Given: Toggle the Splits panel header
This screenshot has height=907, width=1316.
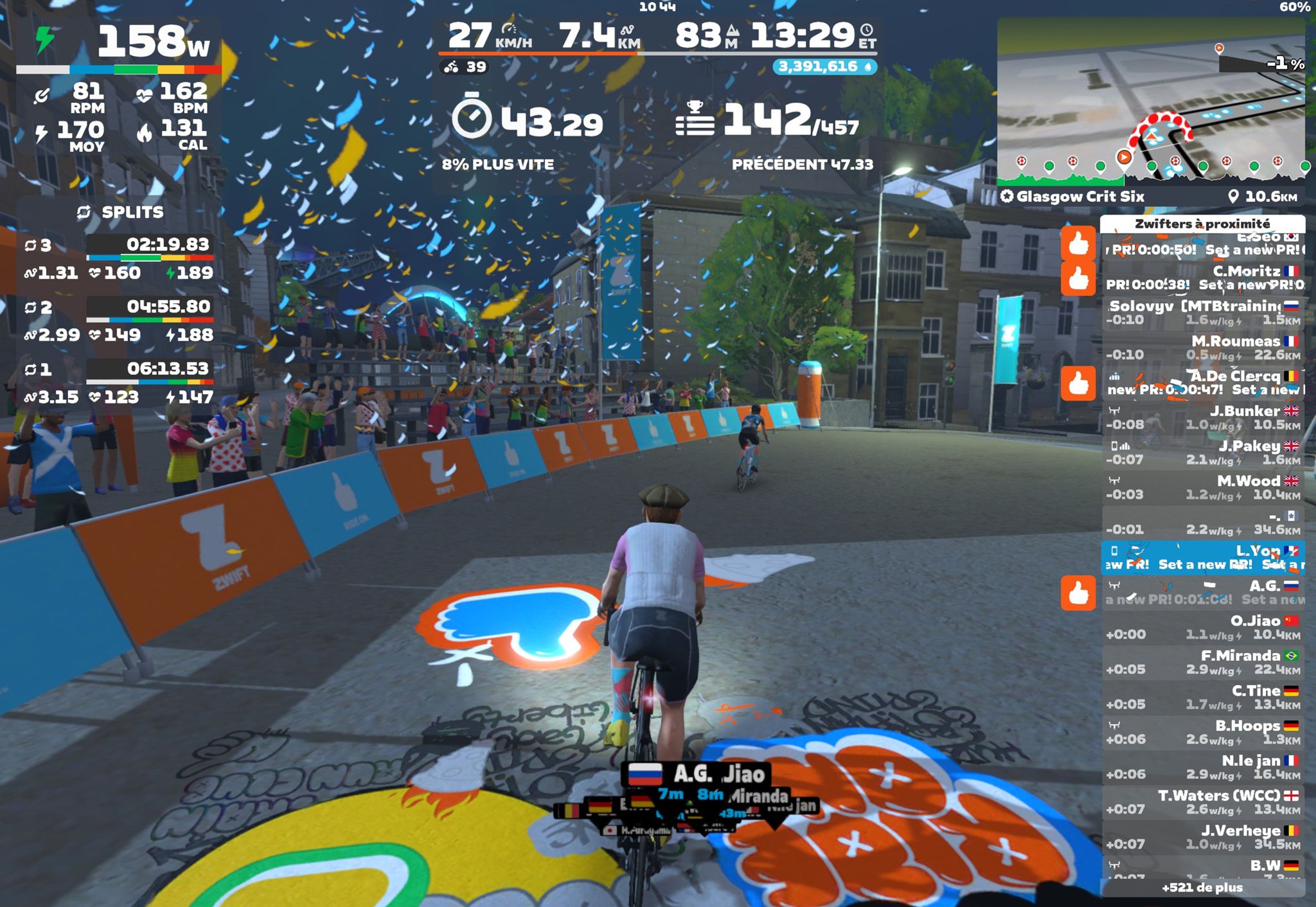Looking at the screenshot, I should coord(120,212).
